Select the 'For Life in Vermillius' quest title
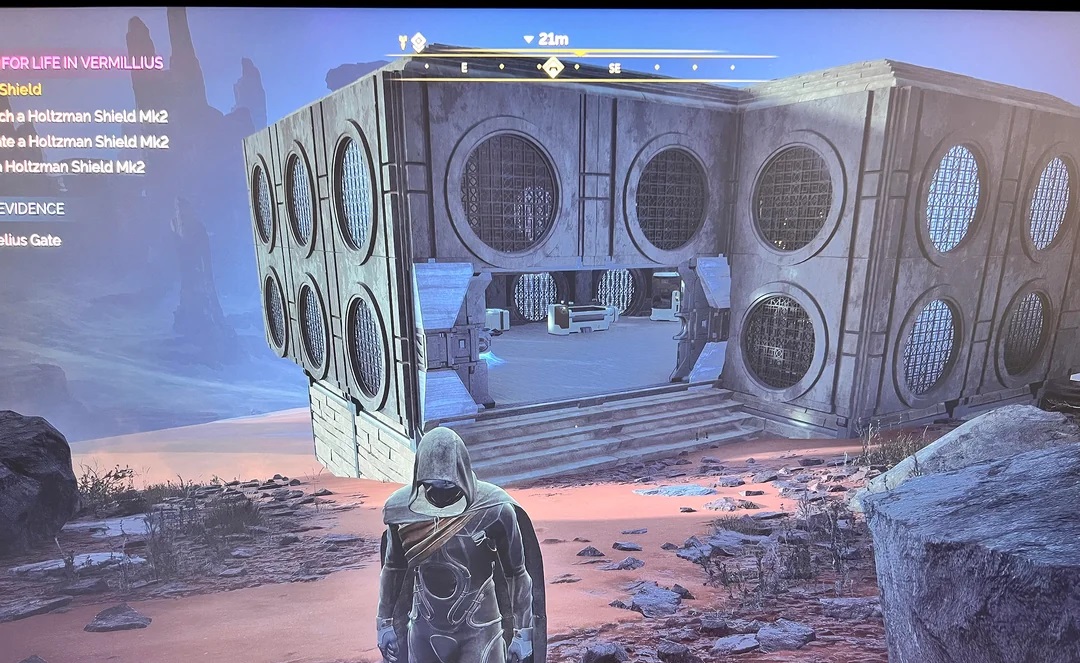The image size is (1080, 663). pos(82,62)
